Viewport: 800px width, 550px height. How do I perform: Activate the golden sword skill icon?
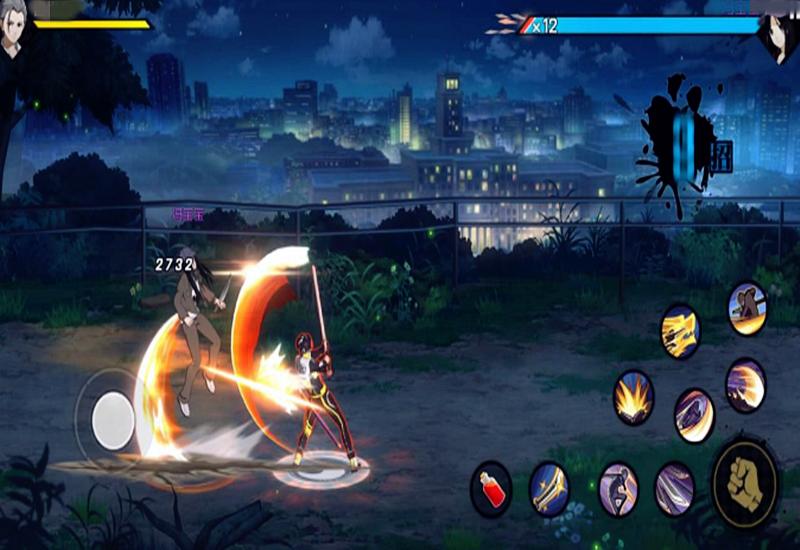(x=549, y=489)
